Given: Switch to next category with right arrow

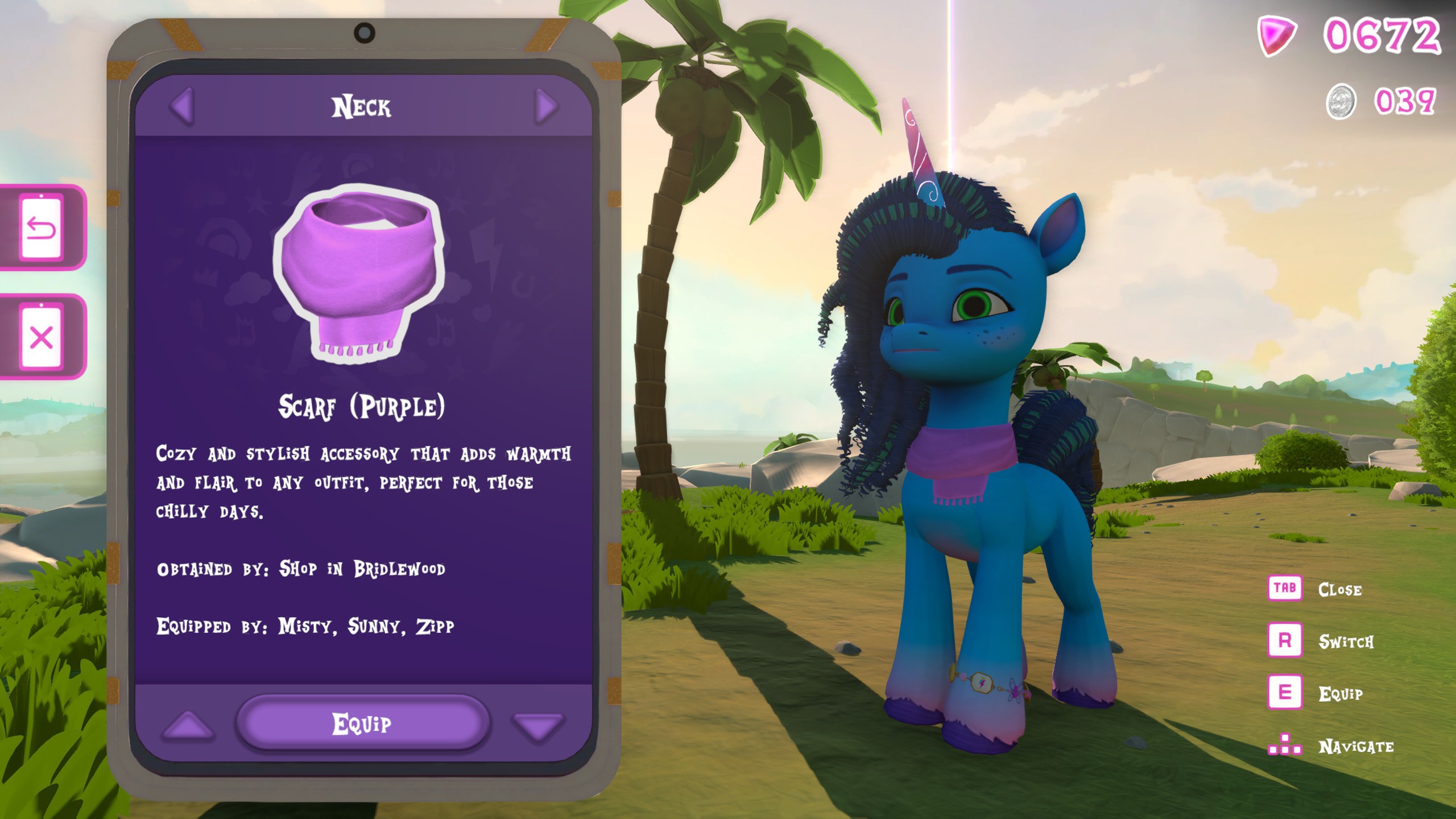Looking at the screenshot, I should pyautogui.click(x=546, y=106).
